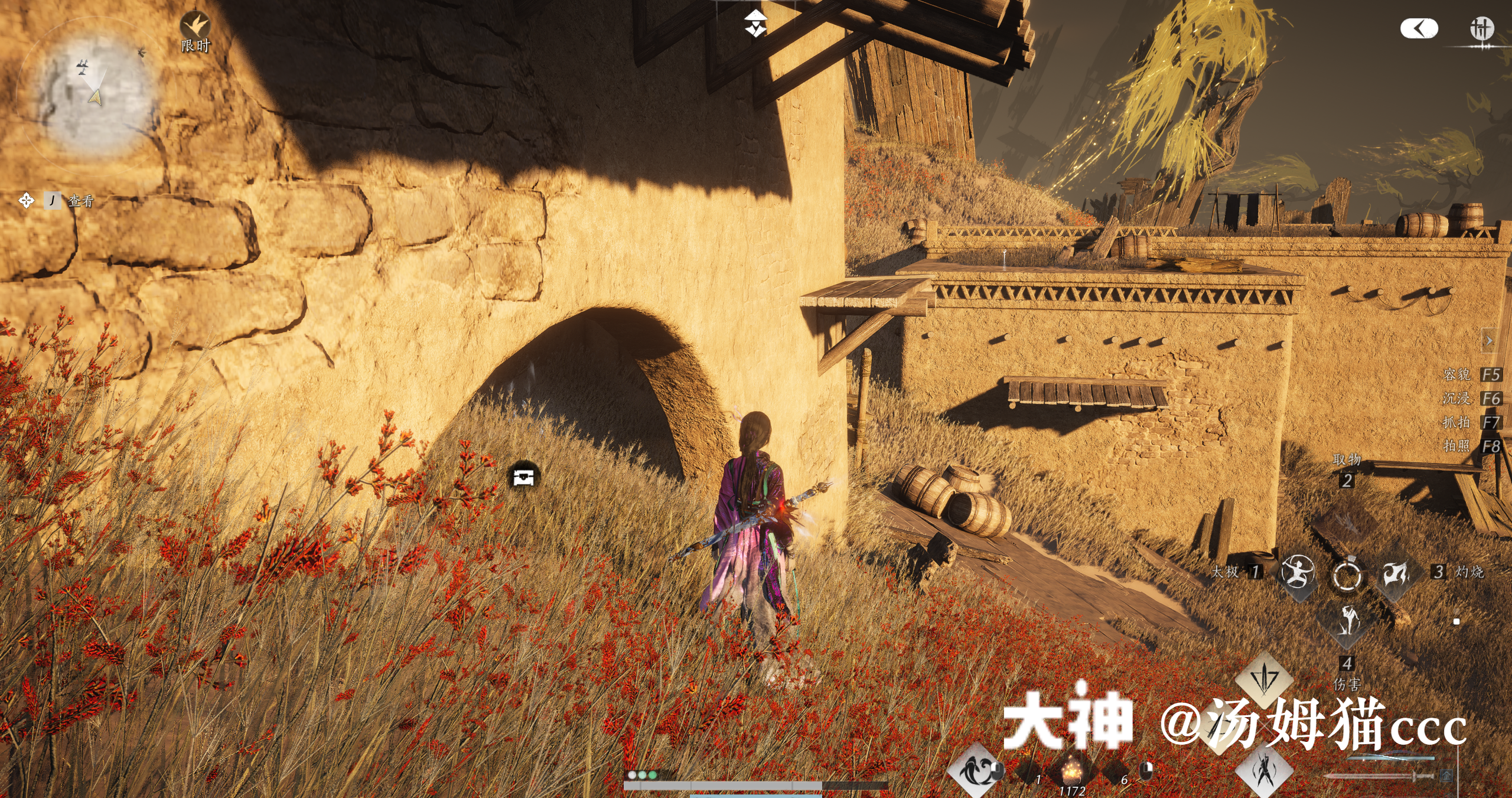Viewport: 1512px width, 798px height.
Task: Activate the swordsman stance diamond skill icon
Action: tap(1265, 771)
